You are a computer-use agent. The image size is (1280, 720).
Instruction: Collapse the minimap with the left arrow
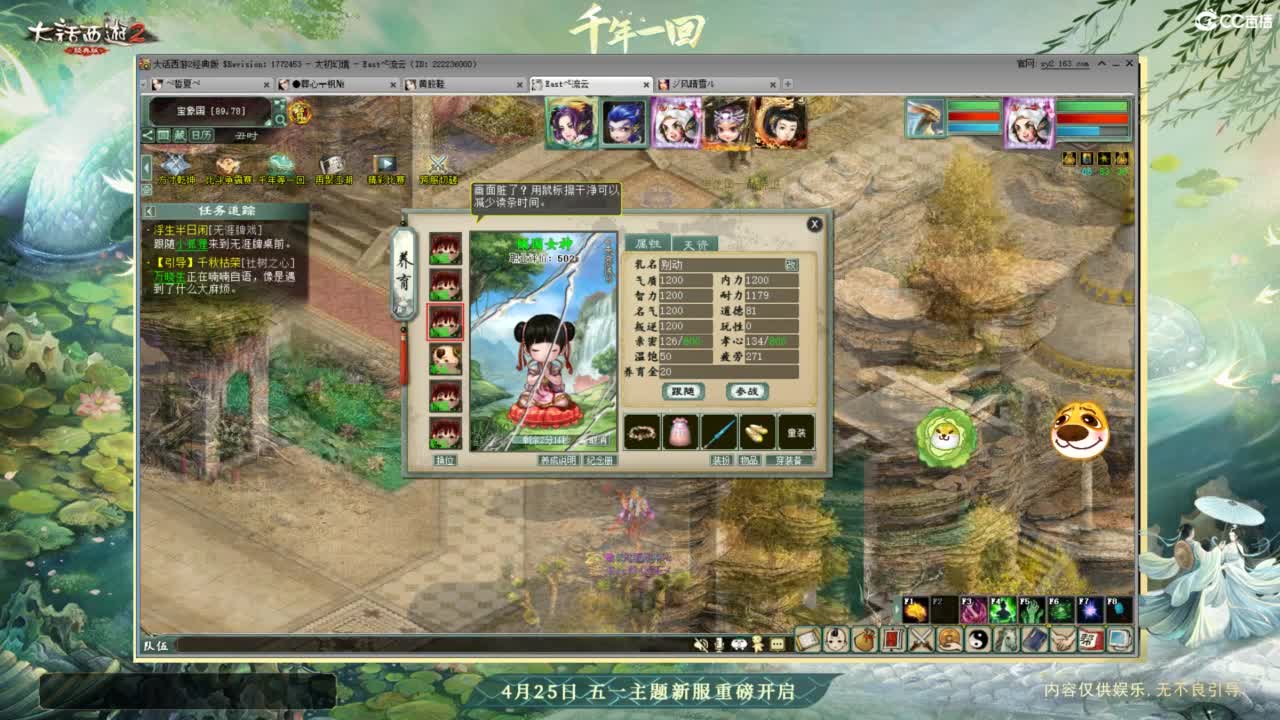[150, 135]
